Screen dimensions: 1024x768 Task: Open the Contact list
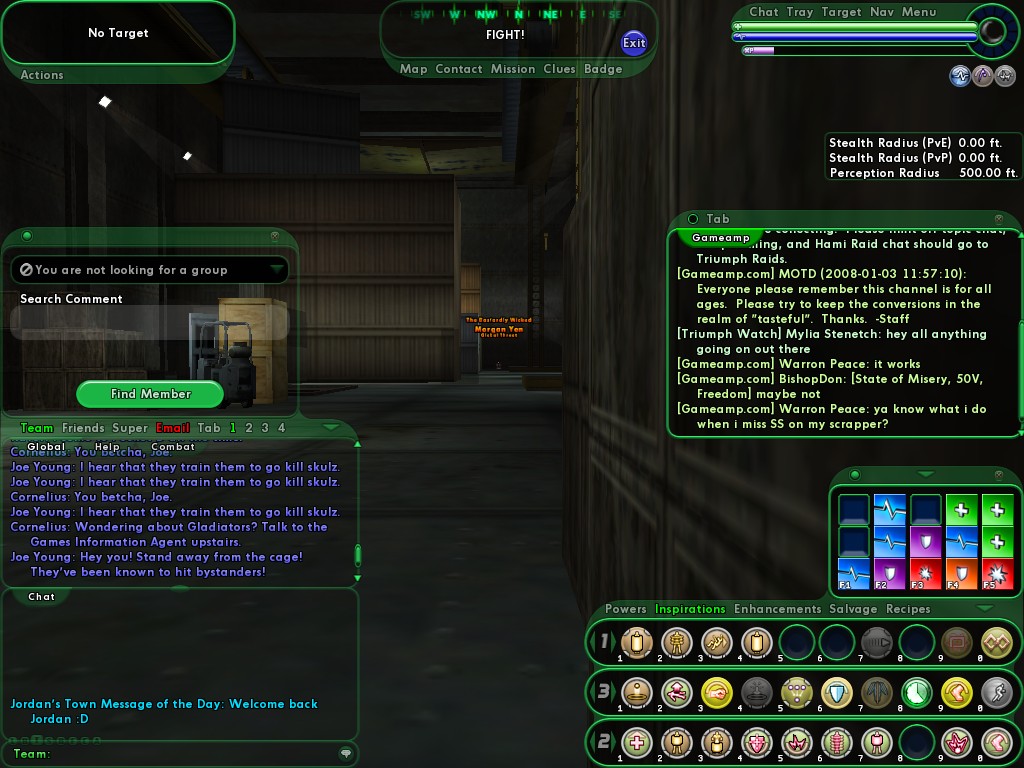(459, 69)
